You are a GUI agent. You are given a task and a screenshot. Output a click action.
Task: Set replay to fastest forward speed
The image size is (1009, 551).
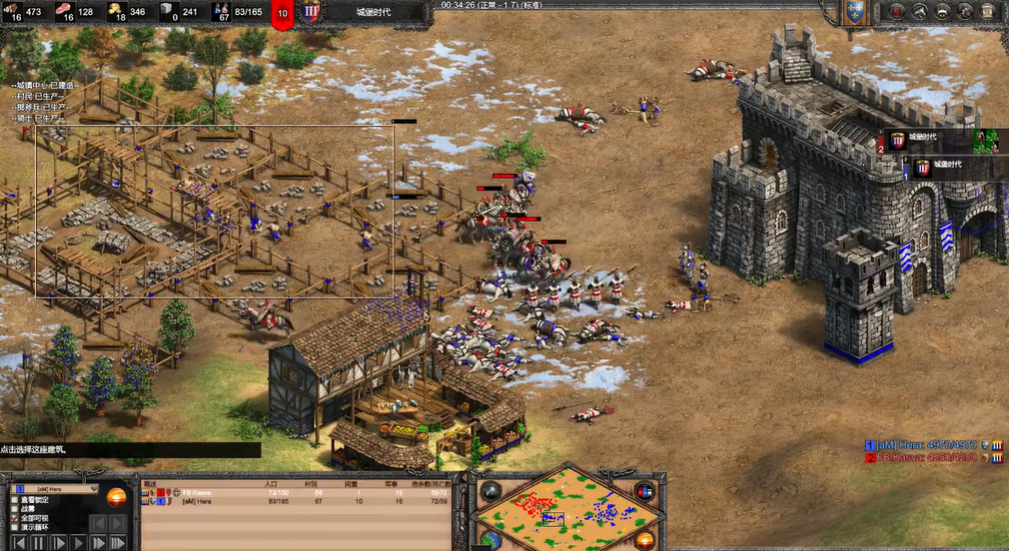click(118, 543)
